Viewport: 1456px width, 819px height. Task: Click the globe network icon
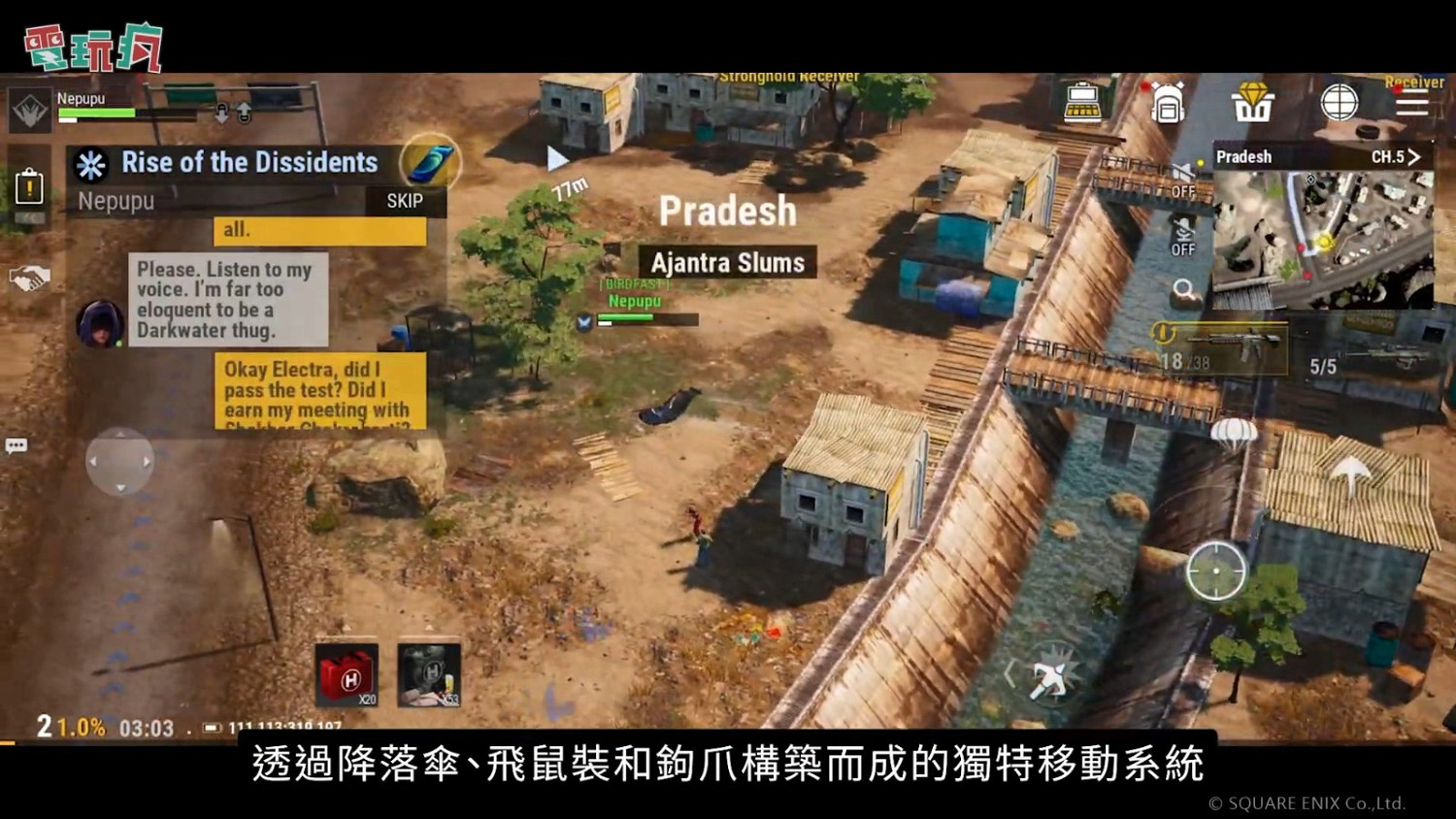(1340, 101)
